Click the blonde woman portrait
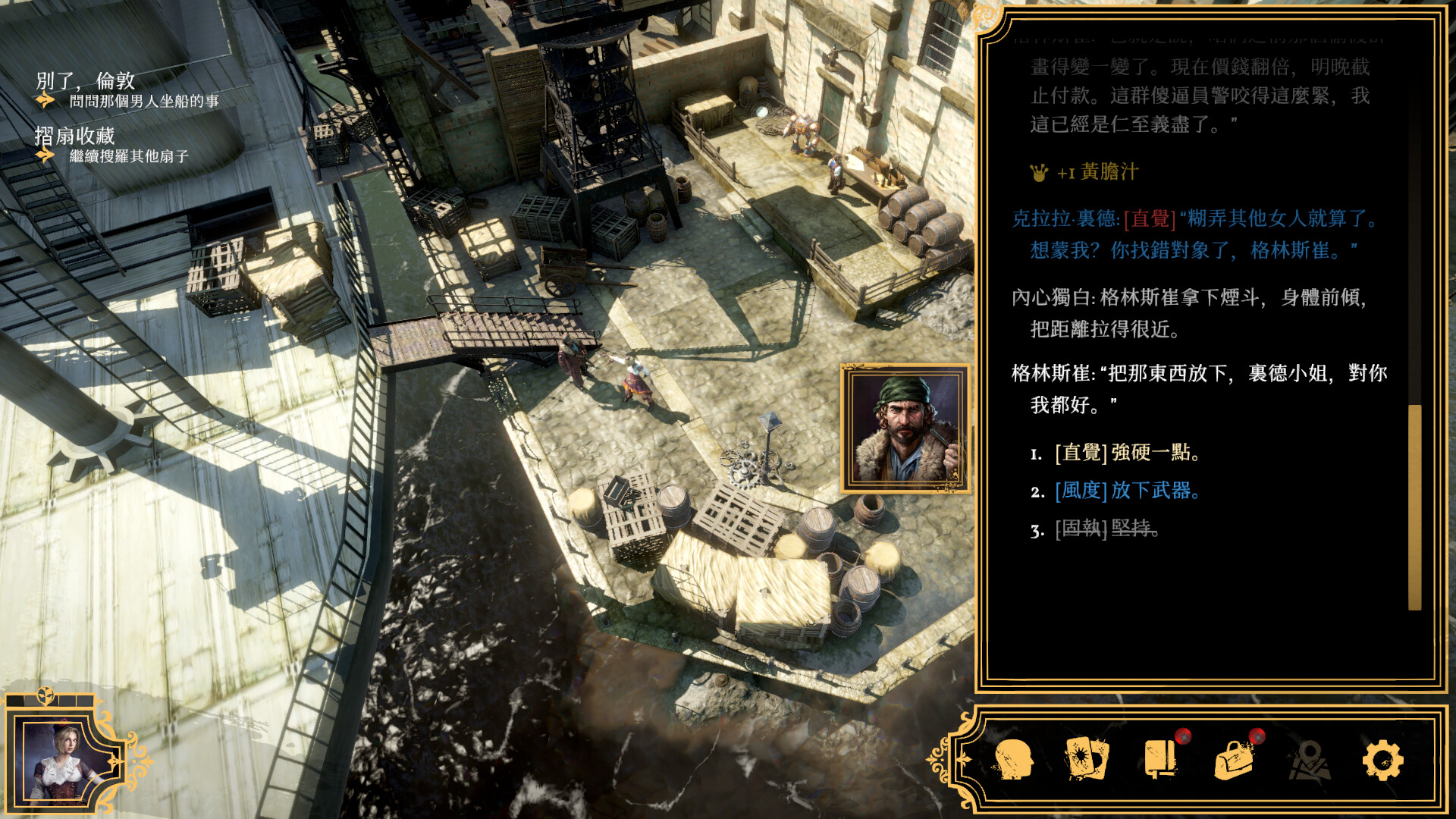This screenshot has width=1456, height=819. (x=64, y=761)
